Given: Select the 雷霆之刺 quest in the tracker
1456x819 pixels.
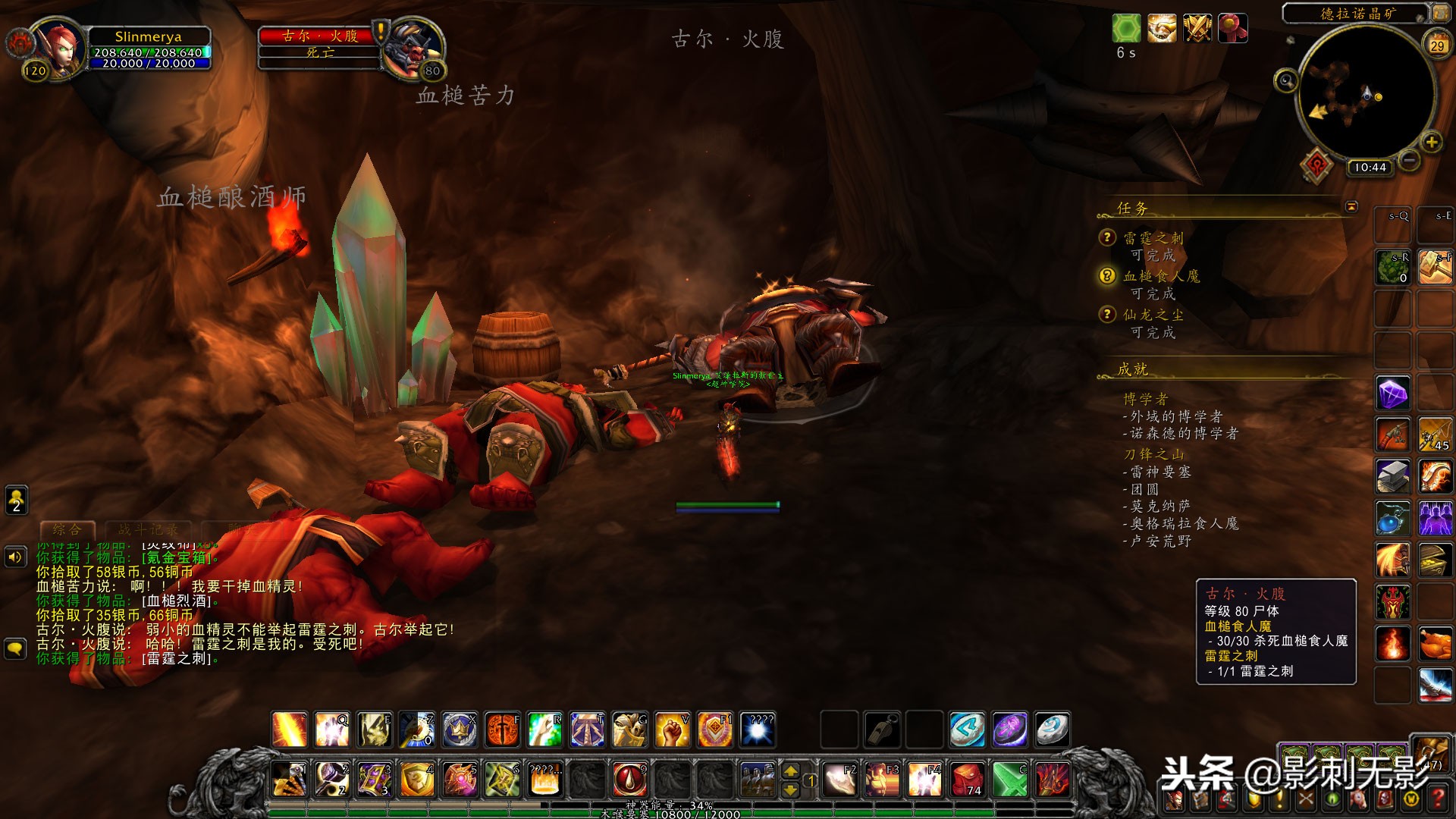Looking at the screenshot, I should 1153,238.
